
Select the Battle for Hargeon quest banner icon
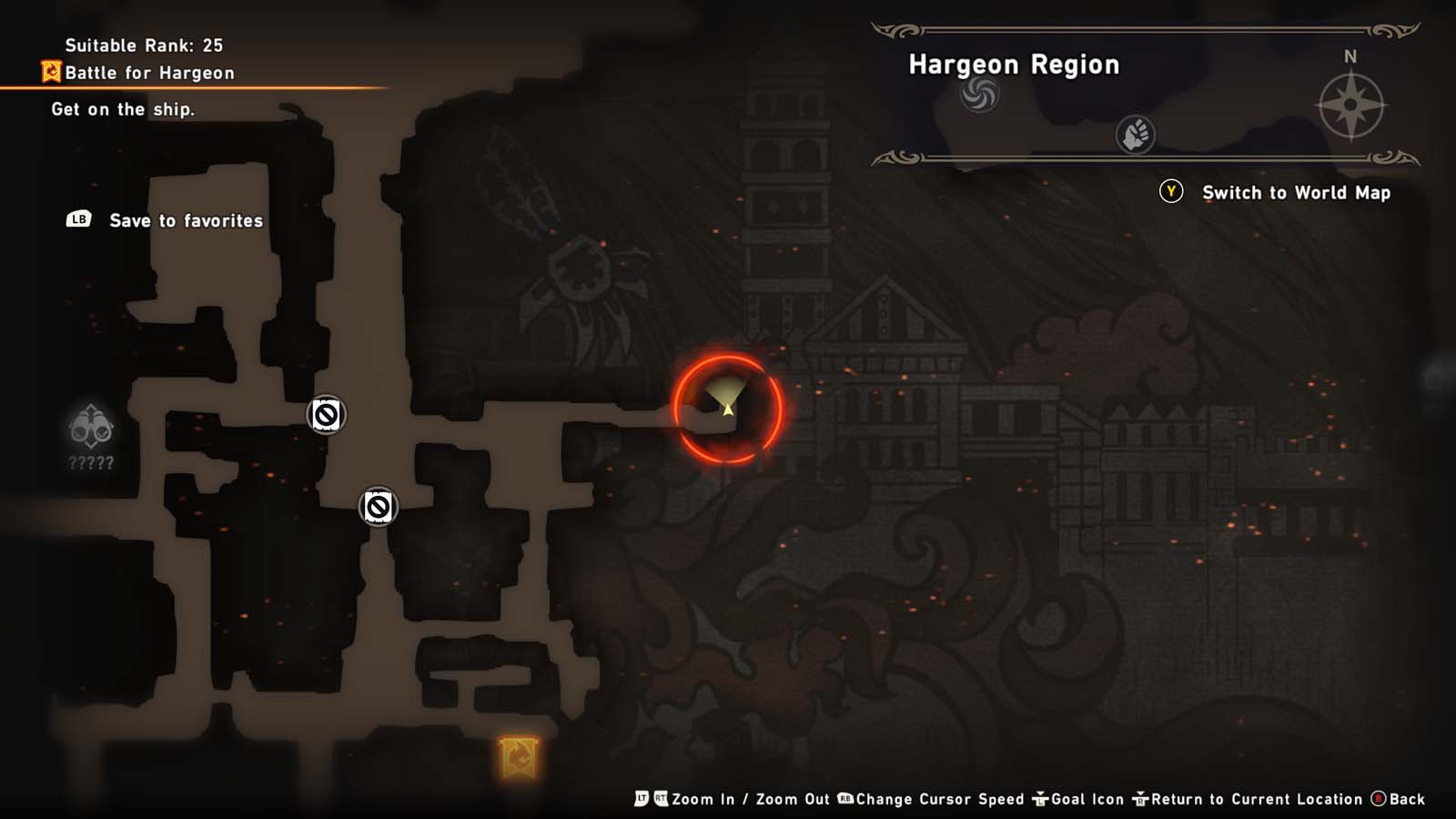click(x=51, y=72)
